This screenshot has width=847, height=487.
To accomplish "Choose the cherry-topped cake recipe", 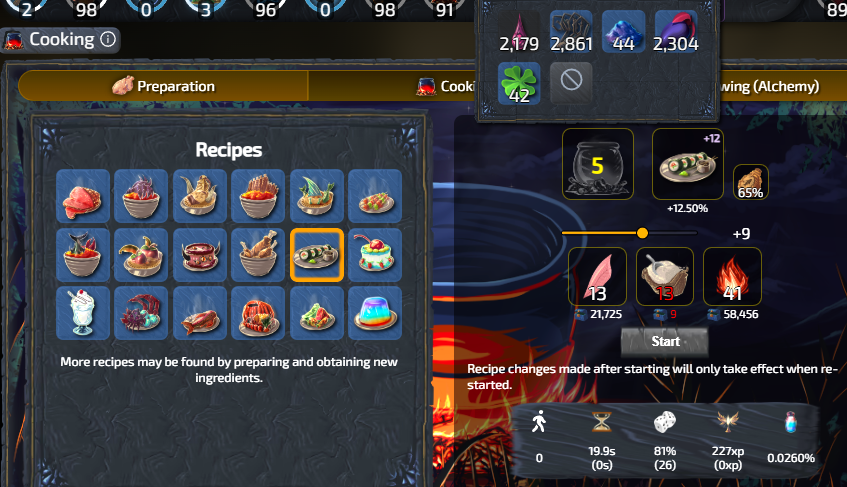I will (375, 255).
